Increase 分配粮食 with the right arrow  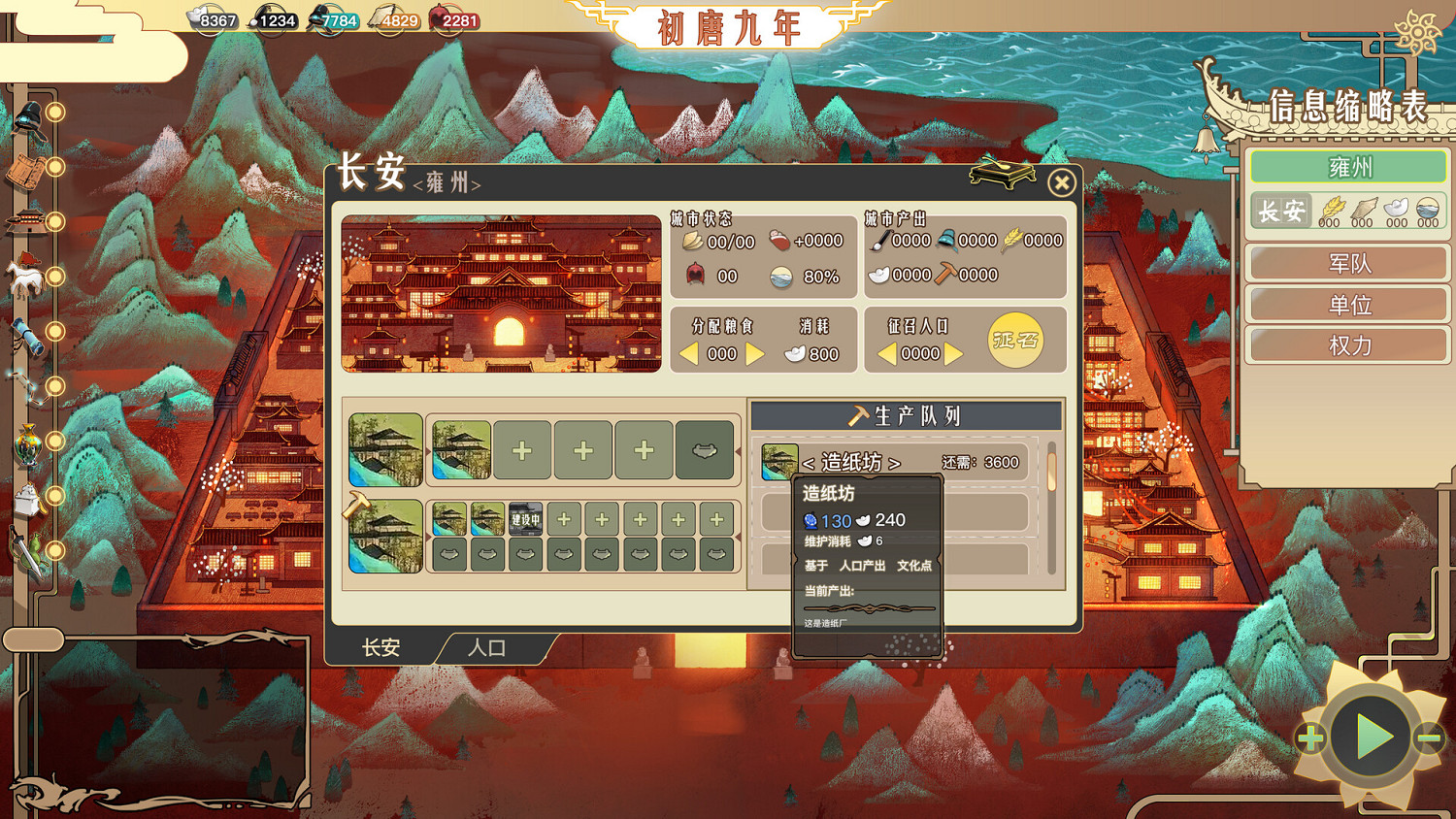point(756,354)
